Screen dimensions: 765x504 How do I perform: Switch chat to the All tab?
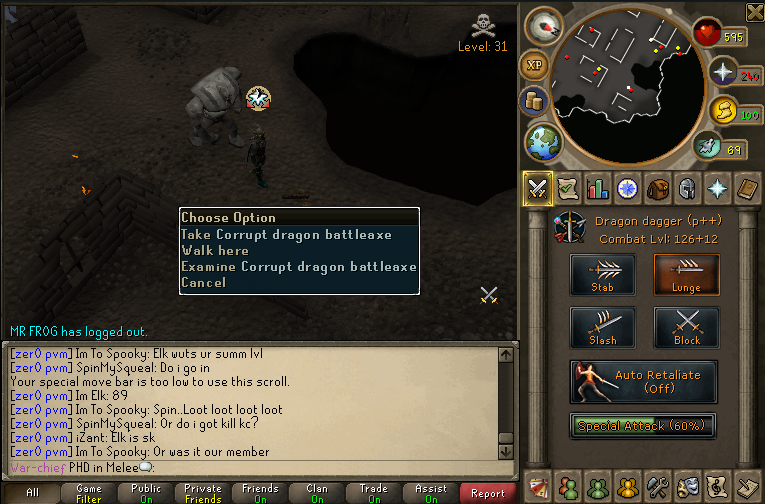[x=32, y=493]
